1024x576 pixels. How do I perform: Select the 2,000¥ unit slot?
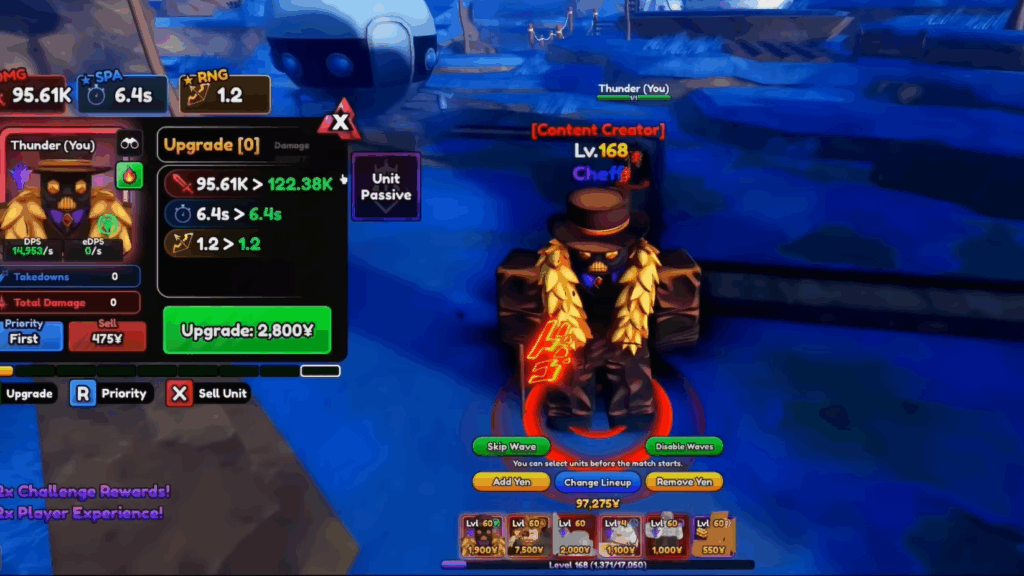(x=574, y=536)
